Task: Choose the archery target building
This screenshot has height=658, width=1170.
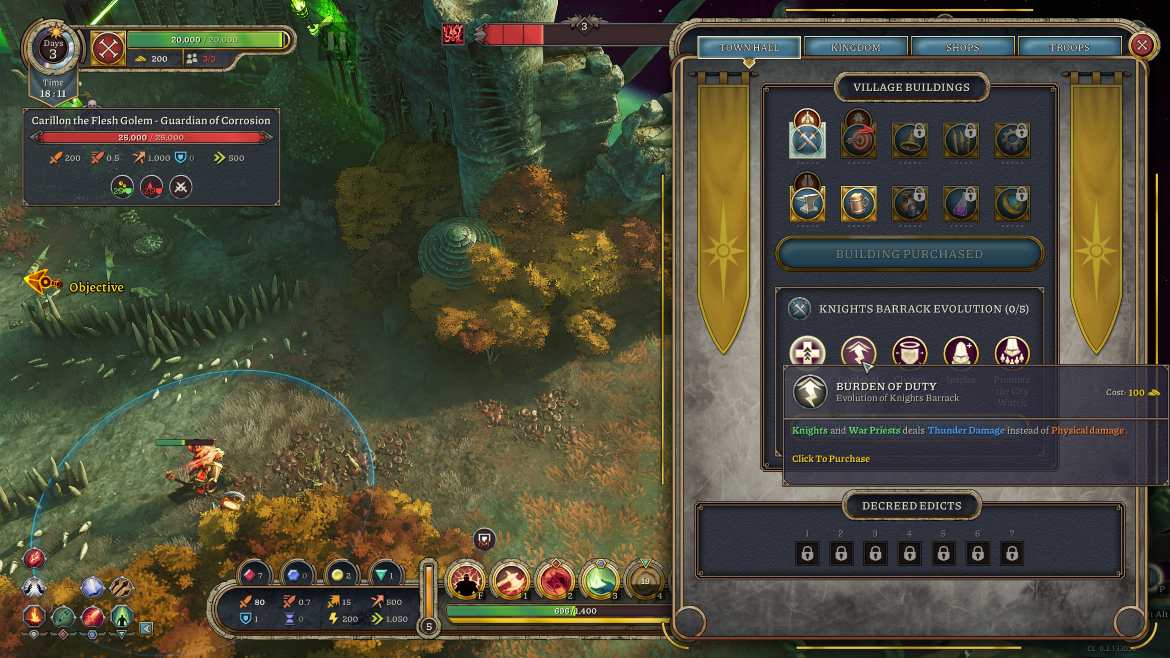Action: (859, 140)
